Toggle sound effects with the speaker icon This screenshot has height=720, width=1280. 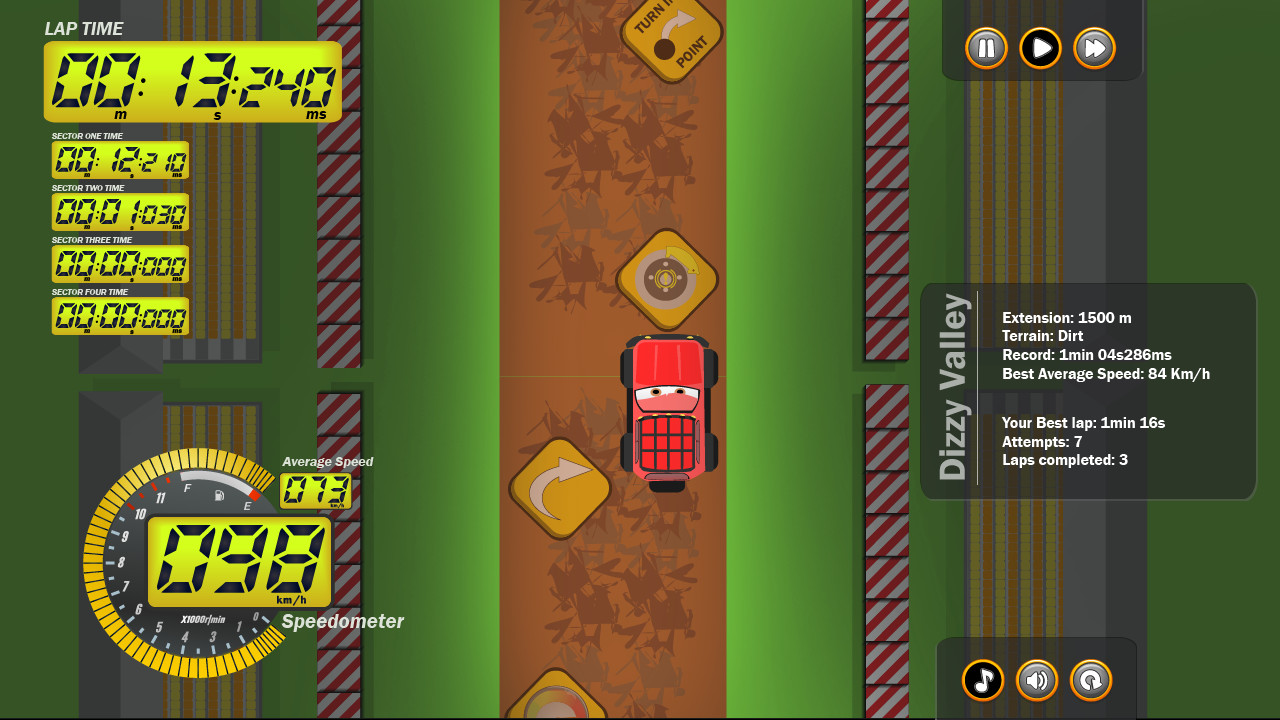tap(1037, 680)
